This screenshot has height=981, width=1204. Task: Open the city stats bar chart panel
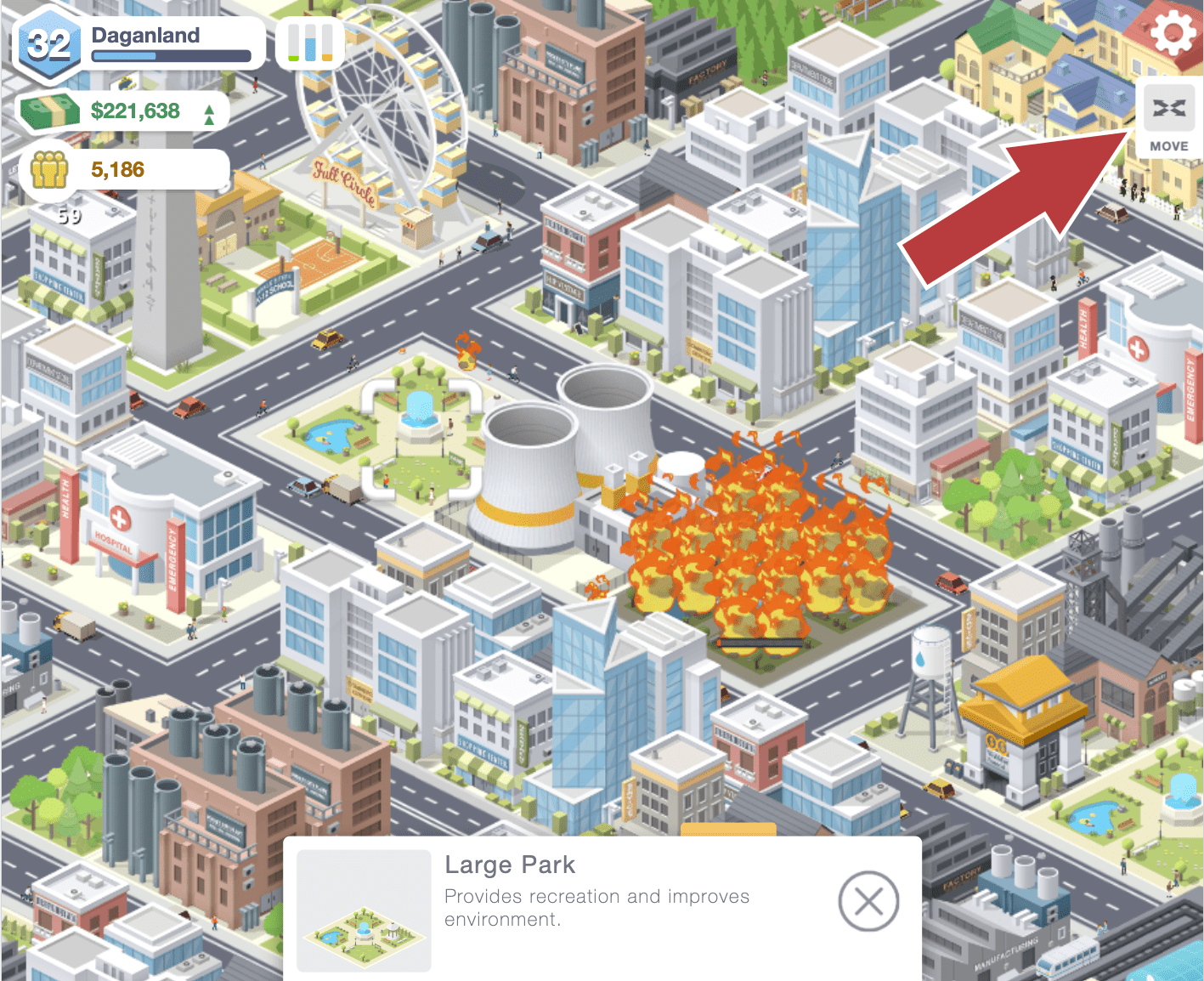pyautogui.click(x=309, y=43)
